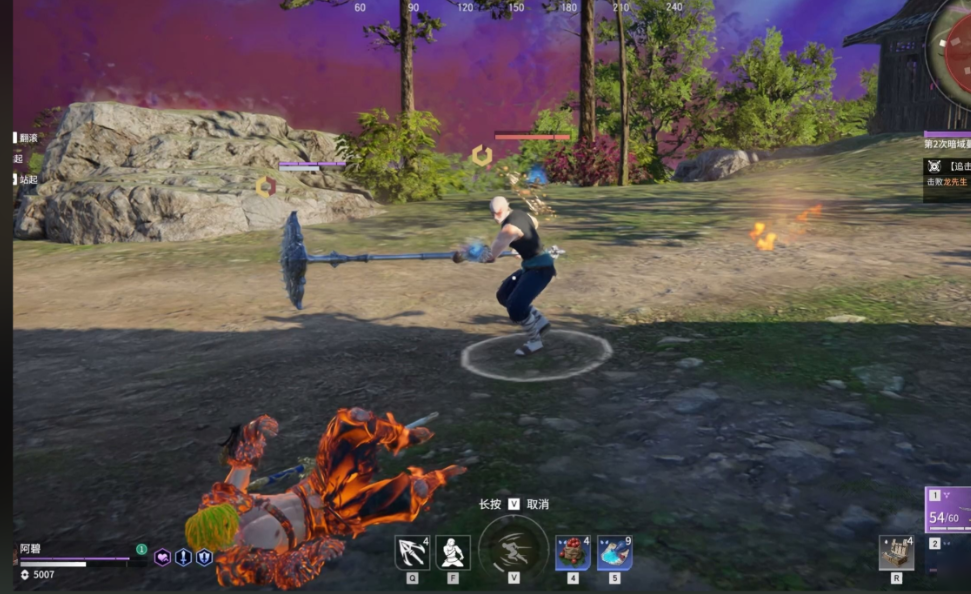Inspect the blue sword buff icon
The image size is (971, 594).
pyautogui.click(x=183, y=558)
